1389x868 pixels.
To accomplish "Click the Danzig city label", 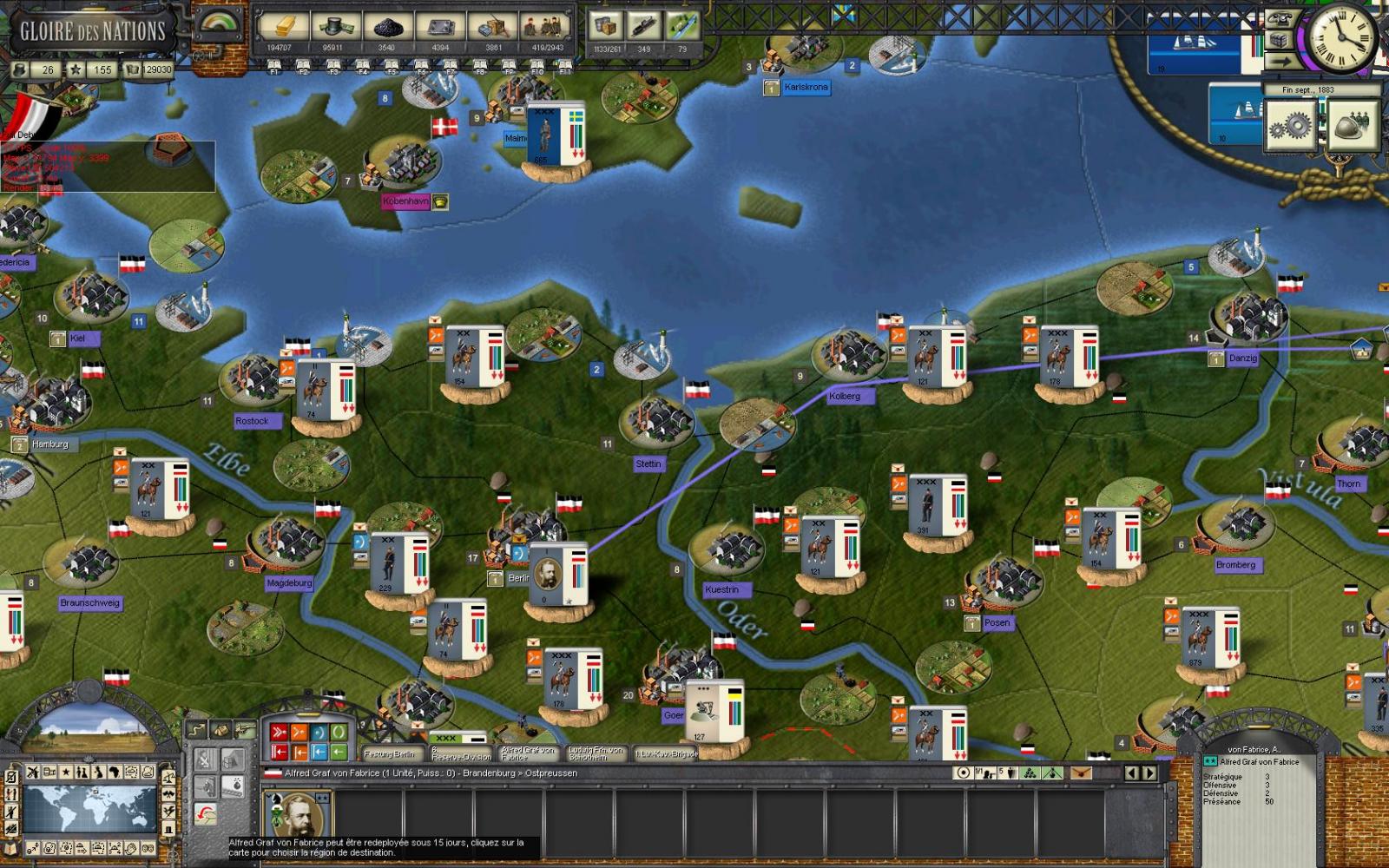I will [1243, 358].
